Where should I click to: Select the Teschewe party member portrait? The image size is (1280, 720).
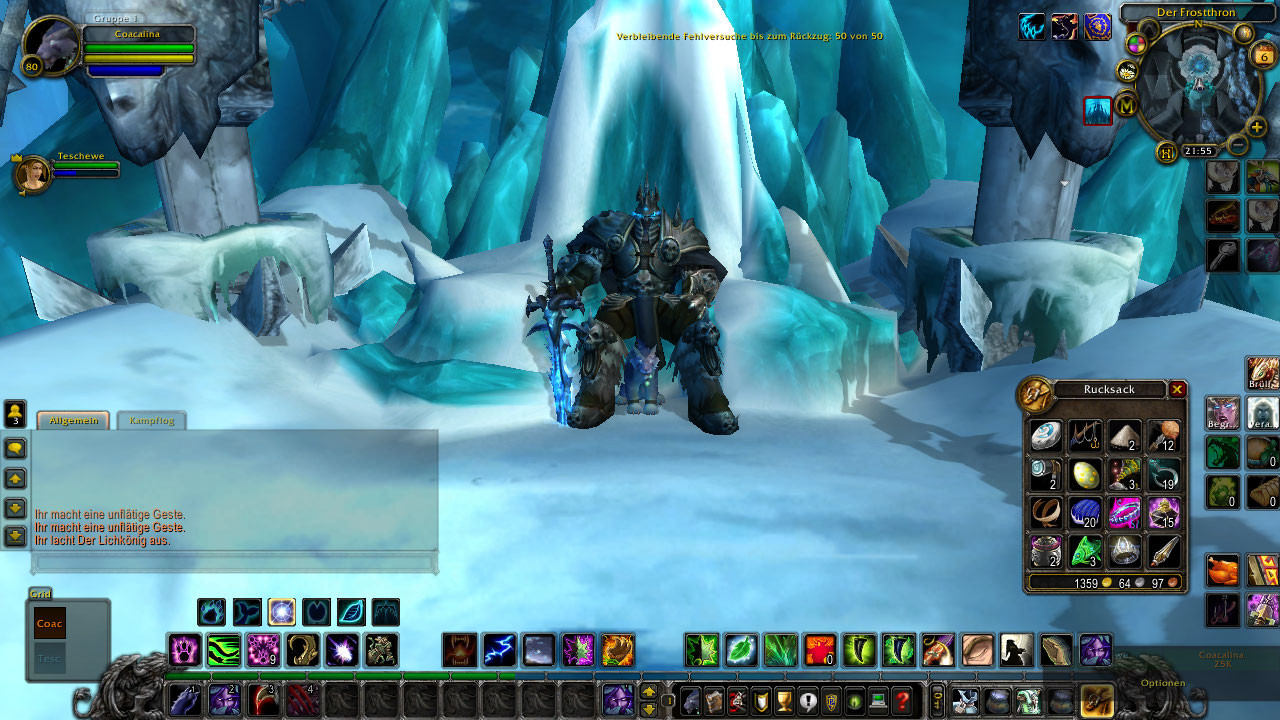[33, 174]
